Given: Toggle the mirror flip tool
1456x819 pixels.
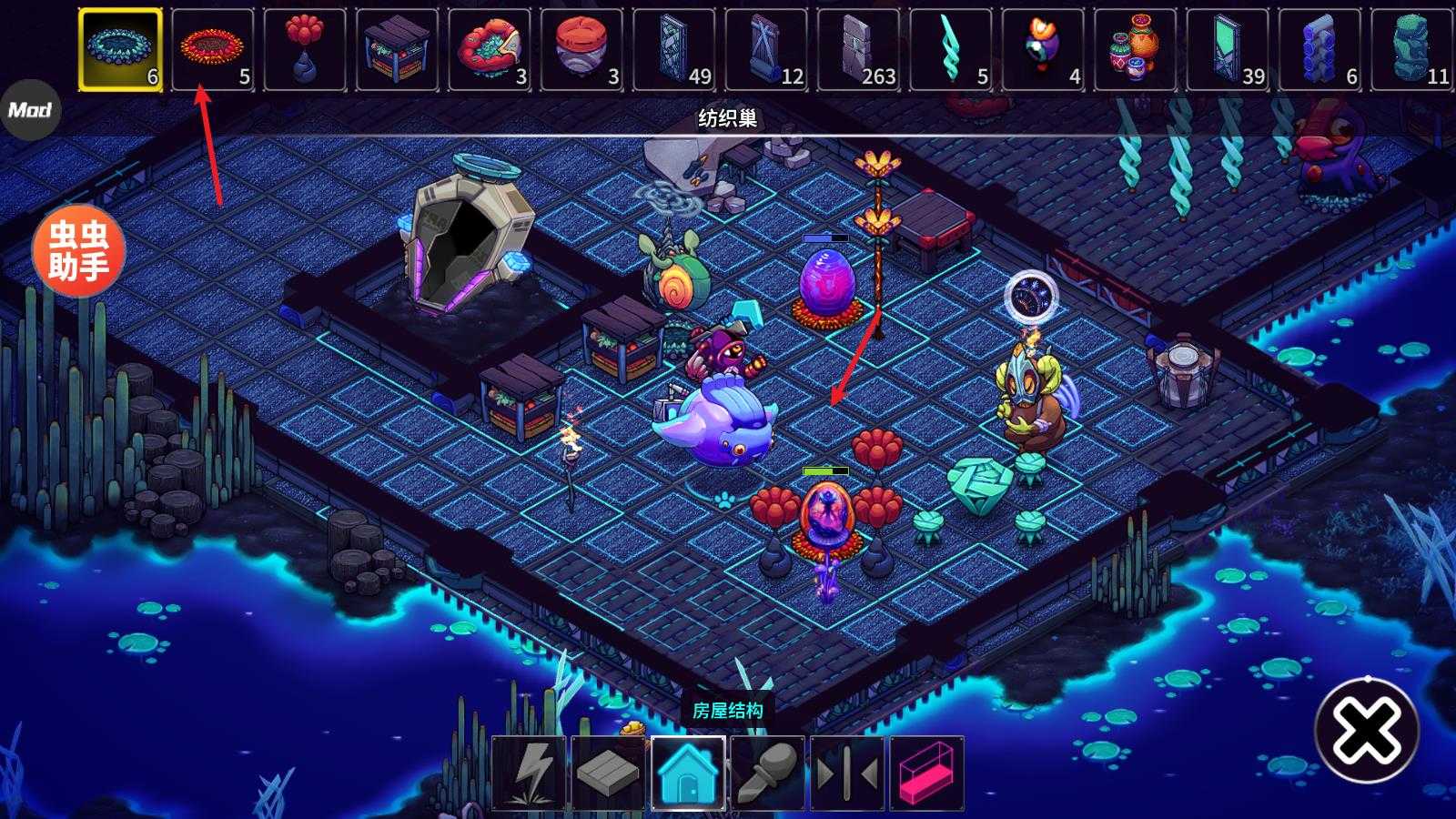Looking at the screenshot, I should (847, 773).
